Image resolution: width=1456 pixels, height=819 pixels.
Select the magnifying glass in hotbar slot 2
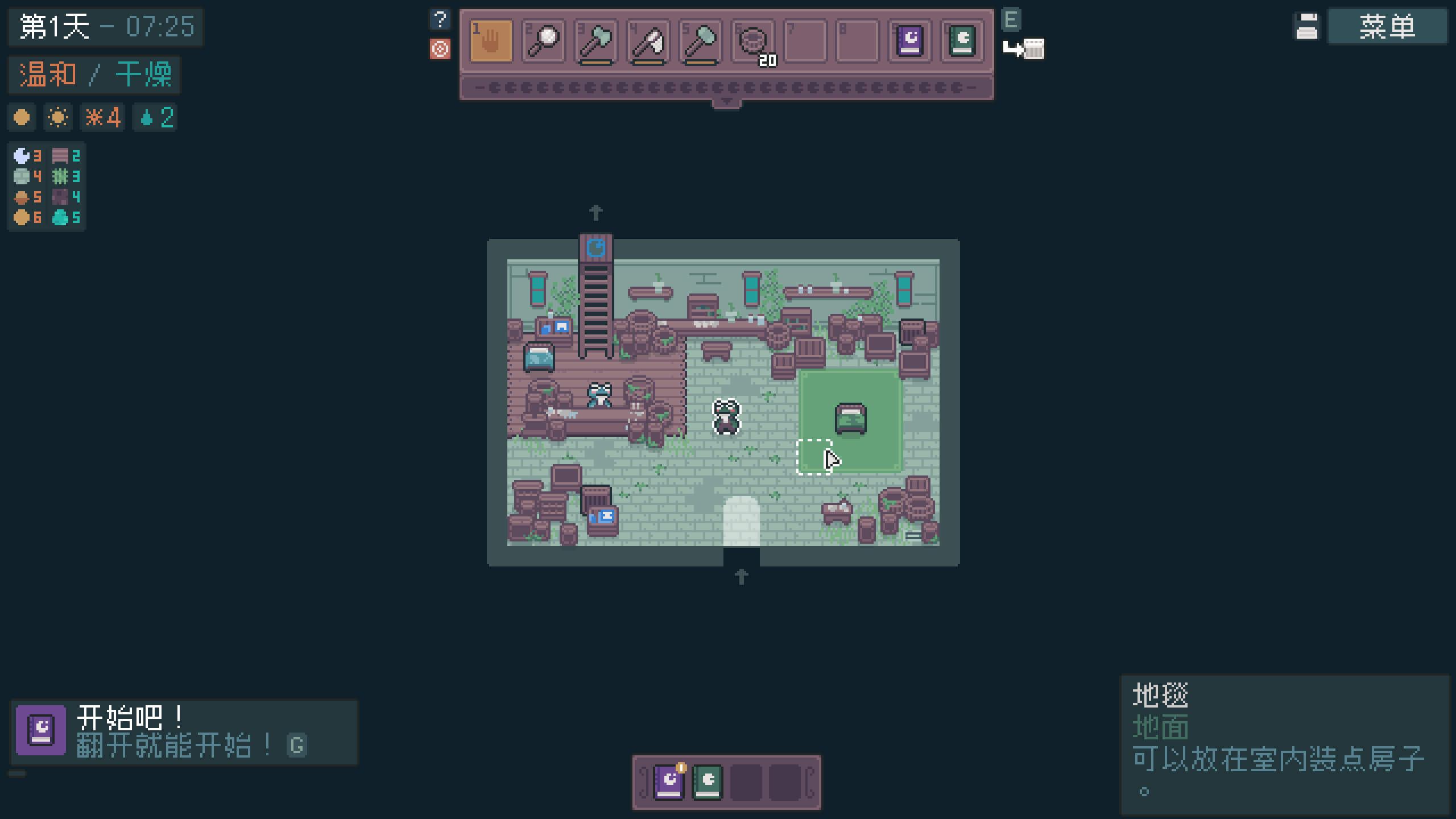point(543,40)
